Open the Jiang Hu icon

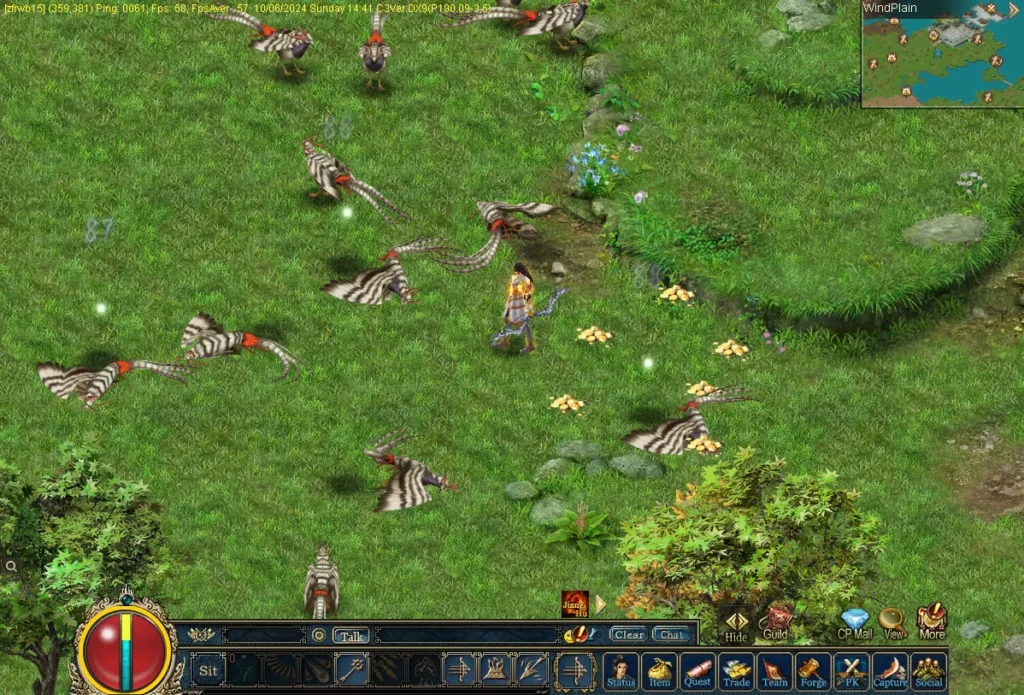coord(575,604)
